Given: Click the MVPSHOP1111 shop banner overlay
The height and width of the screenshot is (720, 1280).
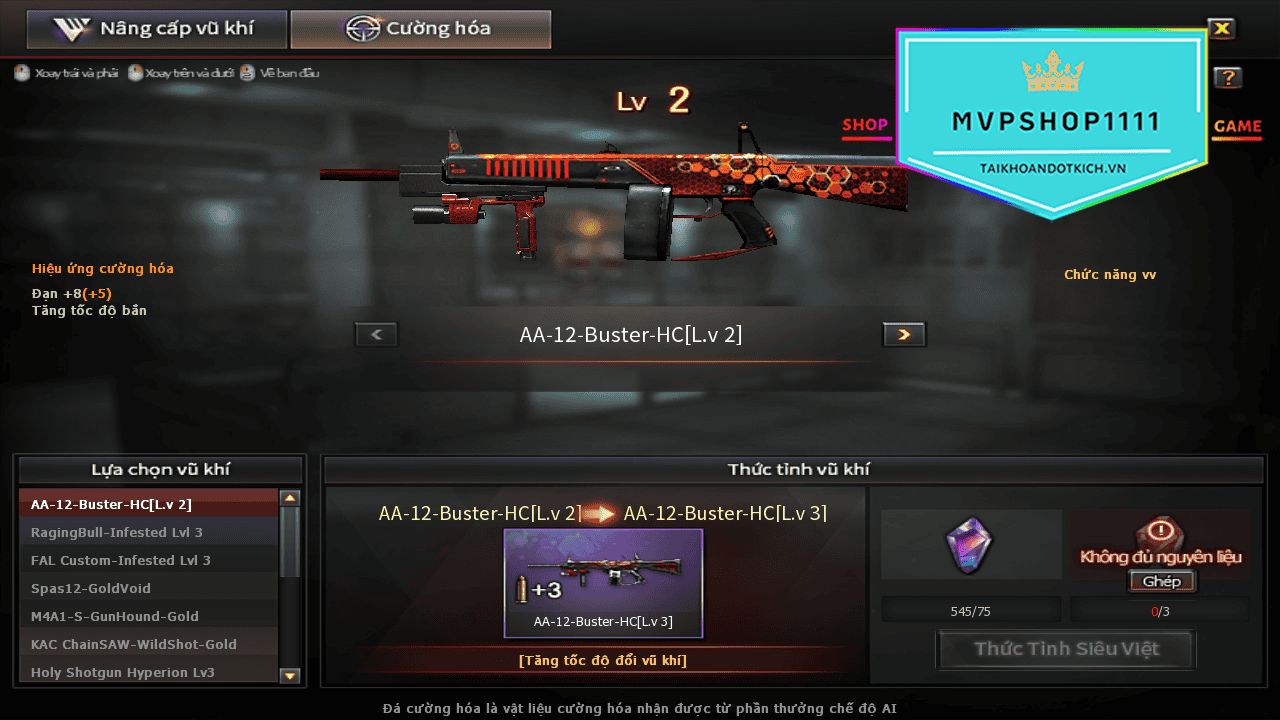Looking at the screenshot, I should tap(1054, 123).
